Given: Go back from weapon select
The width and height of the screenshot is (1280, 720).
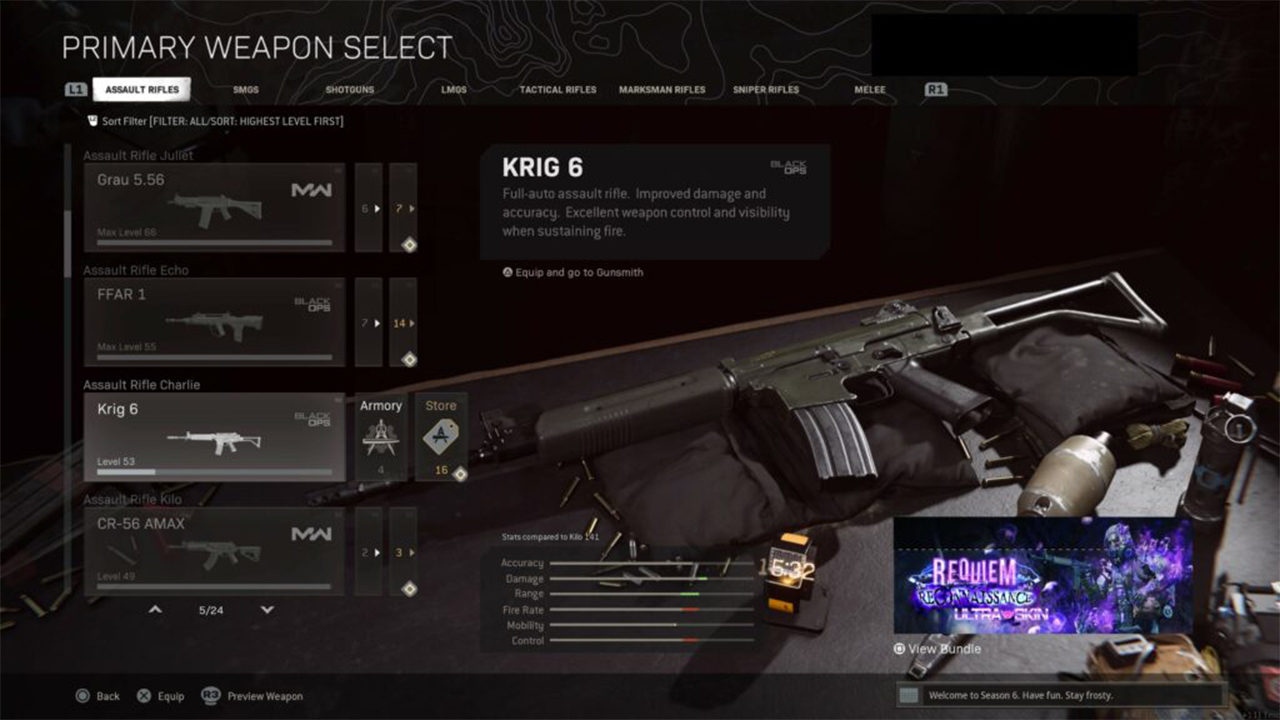Looking at the screenshot, I should click(x=98, y=696).
